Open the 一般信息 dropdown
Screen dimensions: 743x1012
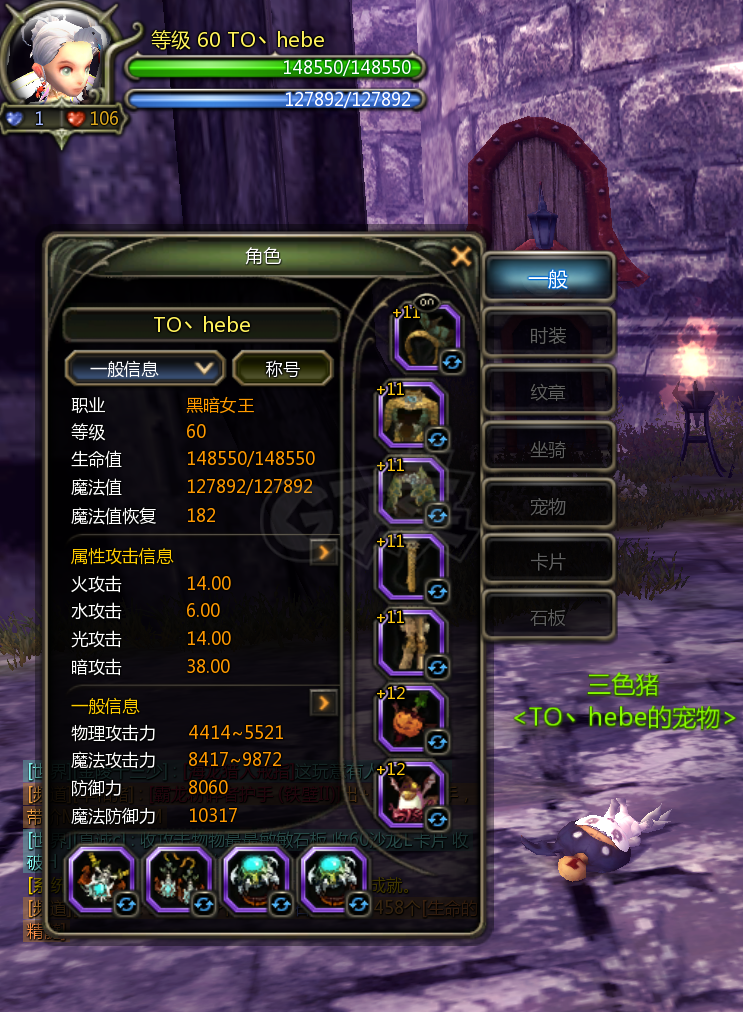click(144, 368)
